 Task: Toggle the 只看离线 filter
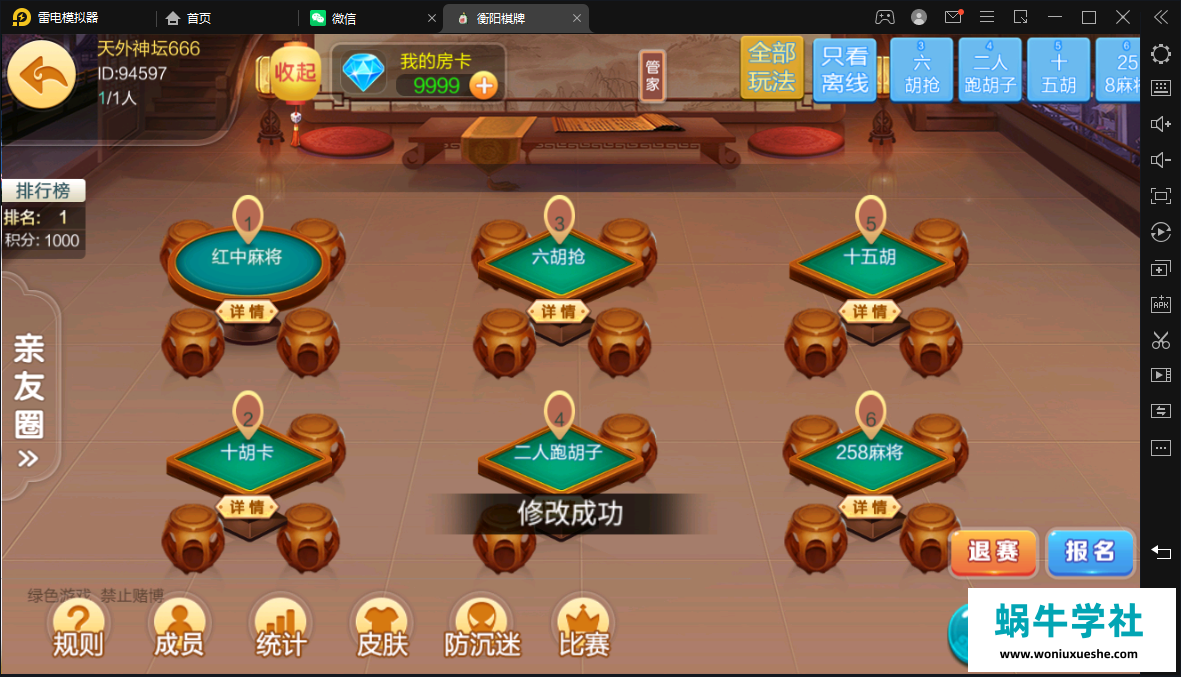[844, 70]
